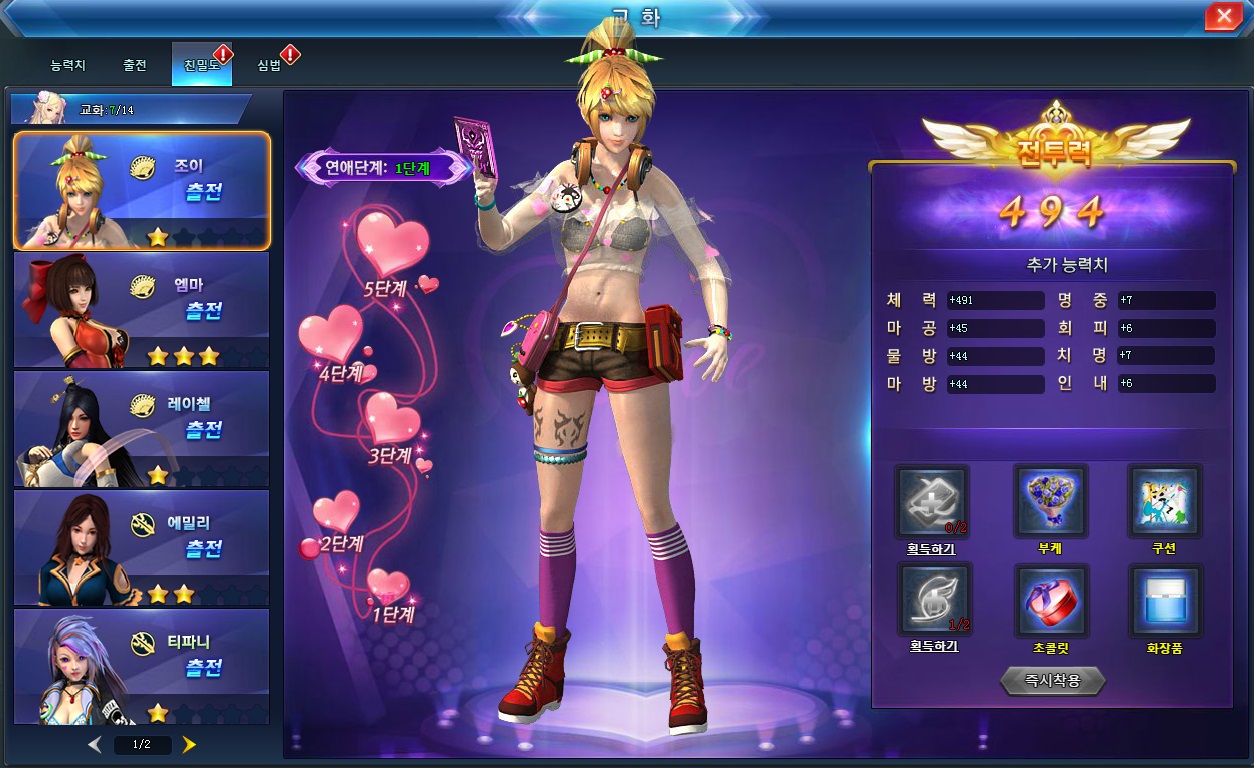Select 조이 in the character list
1254x768 pixels.
point(141,190)
